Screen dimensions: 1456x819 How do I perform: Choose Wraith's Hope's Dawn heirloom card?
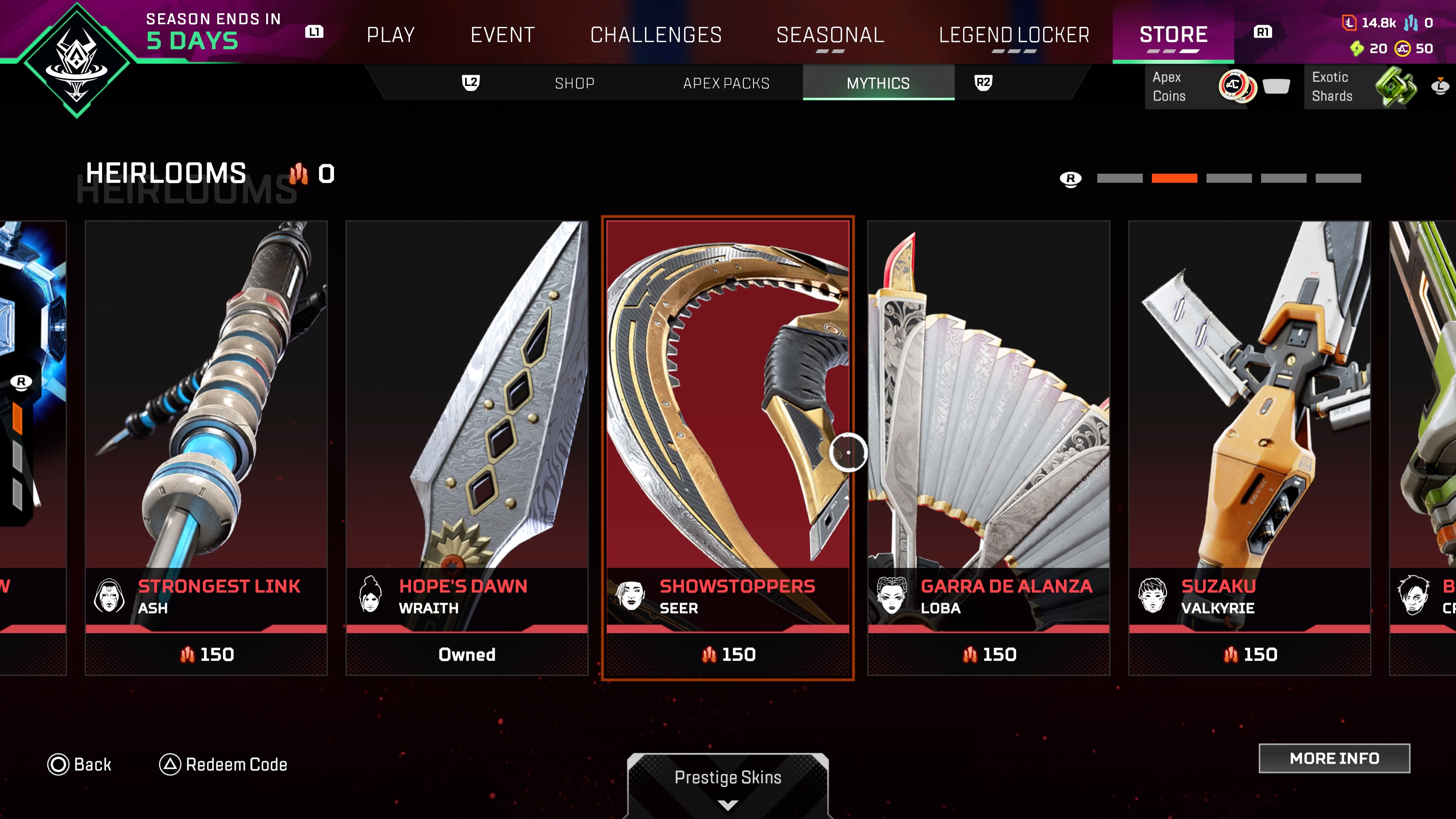coord(467,447)
